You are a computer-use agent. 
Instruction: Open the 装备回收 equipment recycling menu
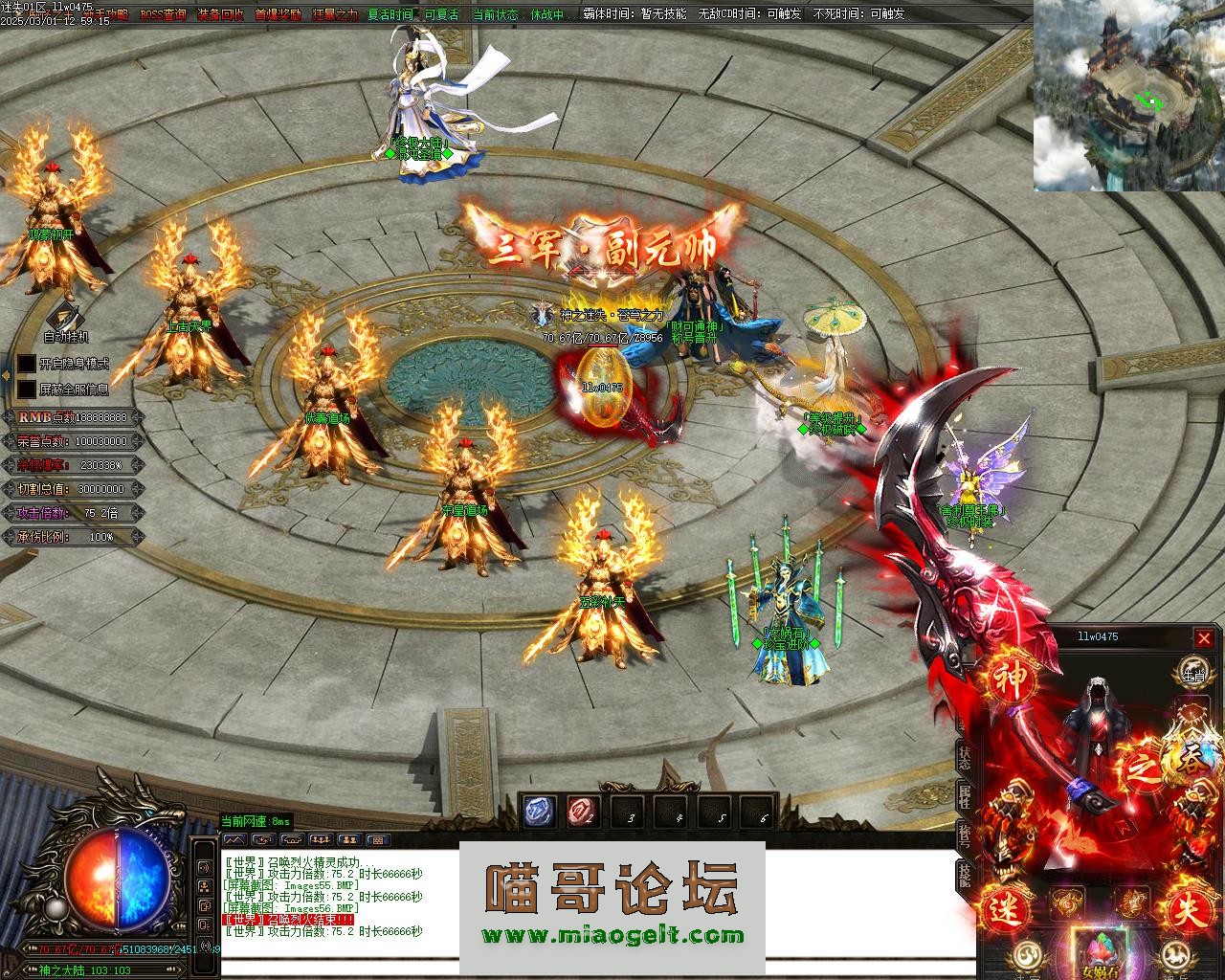tap(220, 15)
